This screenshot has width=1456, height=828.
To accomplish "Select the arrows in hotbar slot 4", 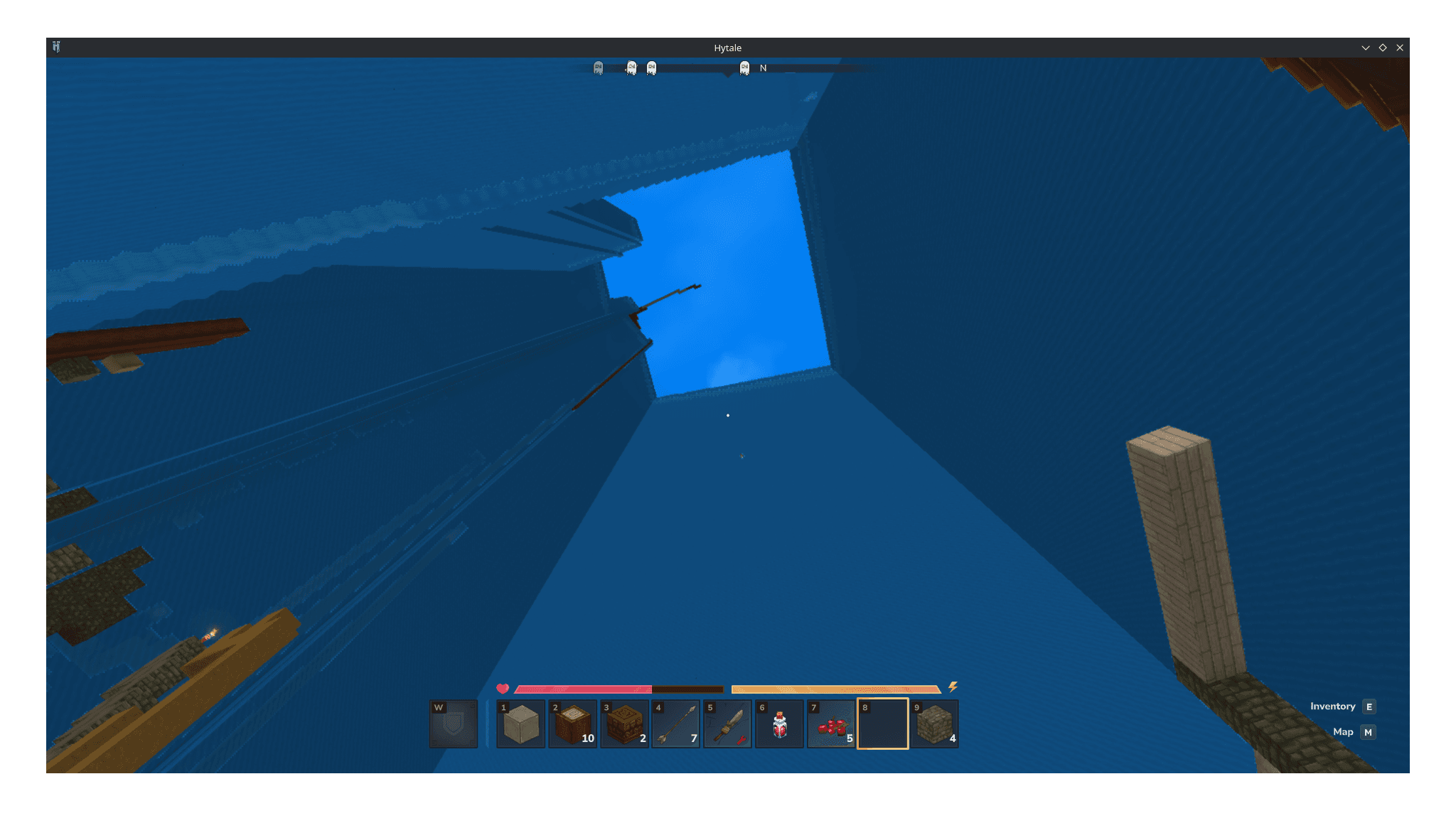I will point(676,724).
